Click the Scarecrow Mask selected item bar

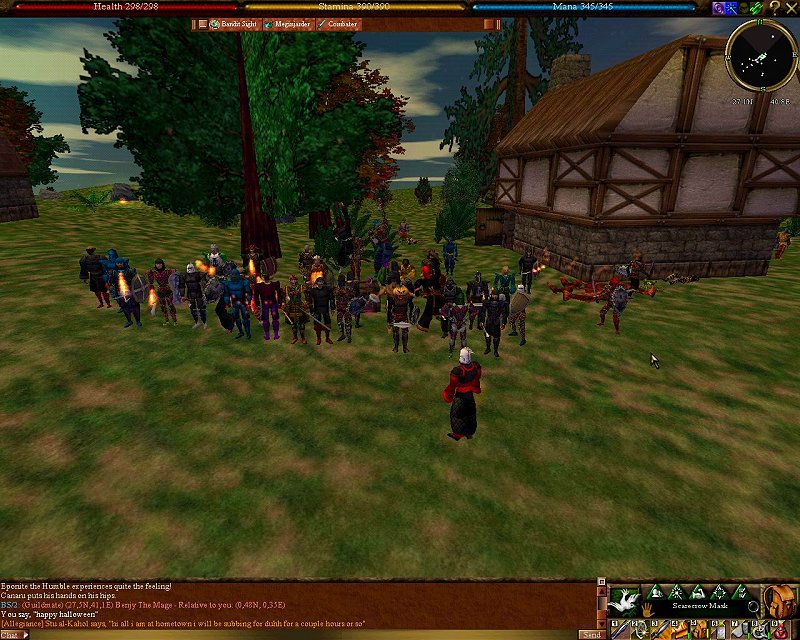(x=700, y=606)
